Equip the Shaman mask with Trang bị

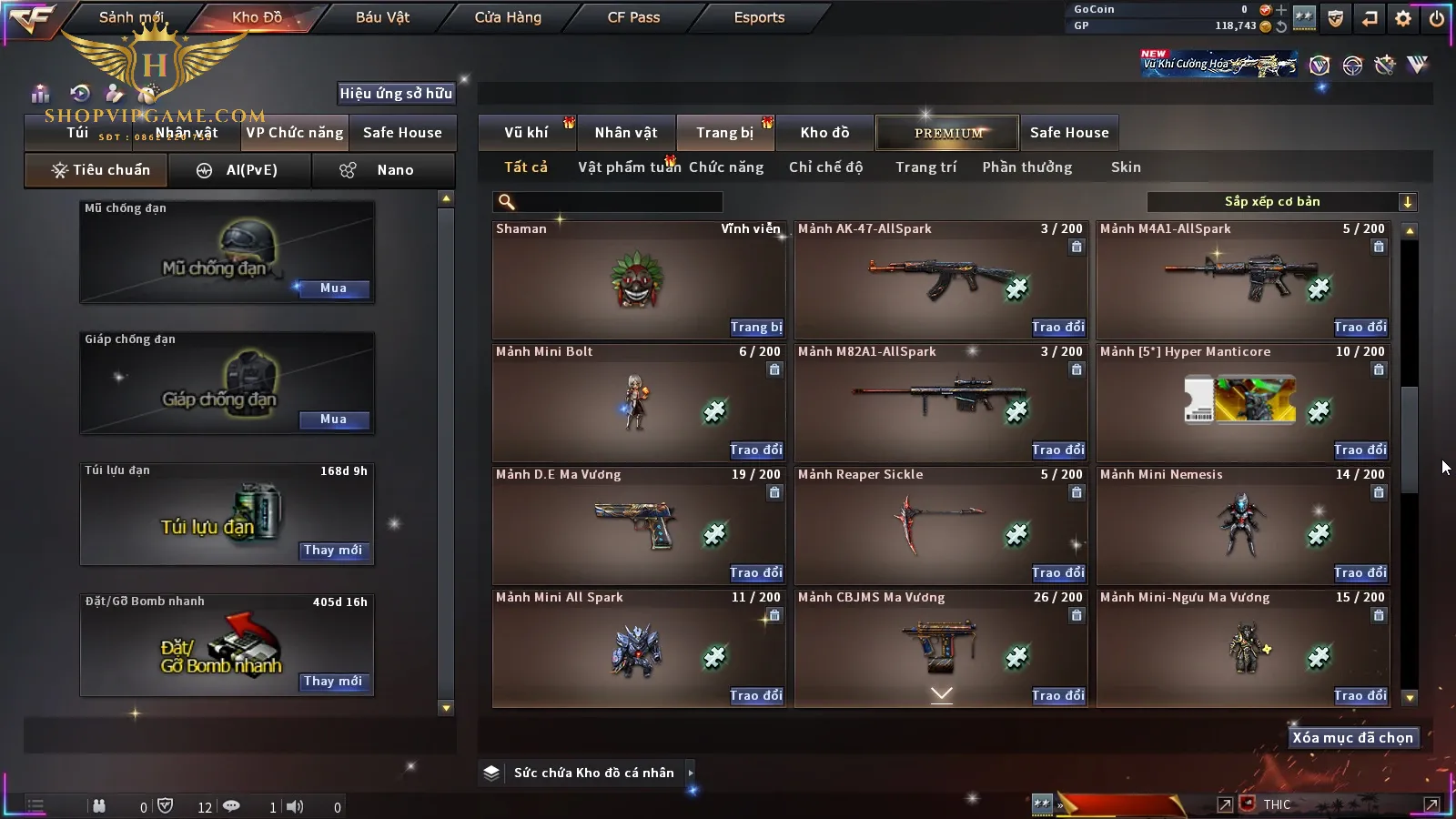[755, 327]
